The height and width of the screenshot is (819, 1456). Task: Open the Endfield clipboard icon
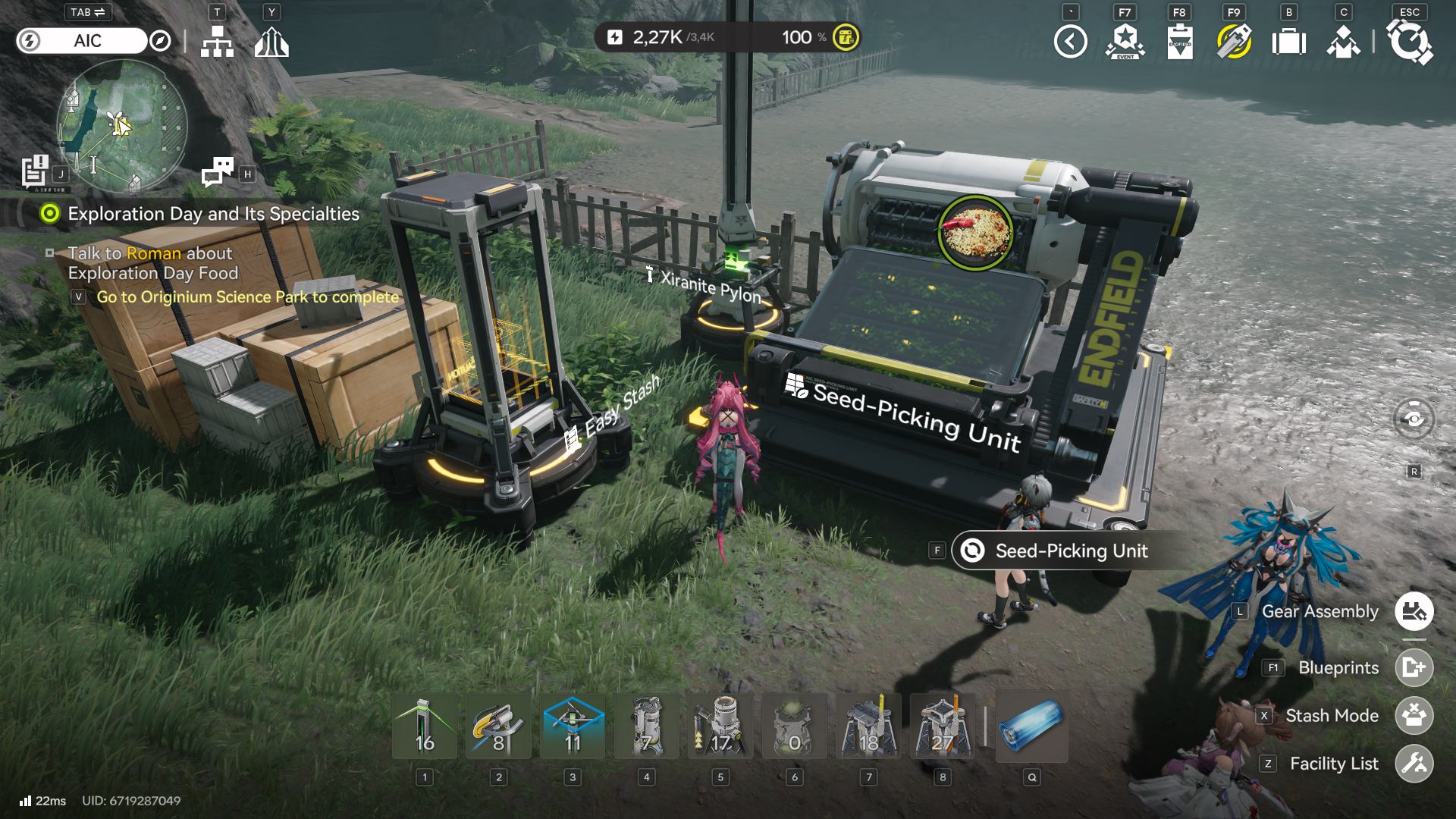(1179, 42)
